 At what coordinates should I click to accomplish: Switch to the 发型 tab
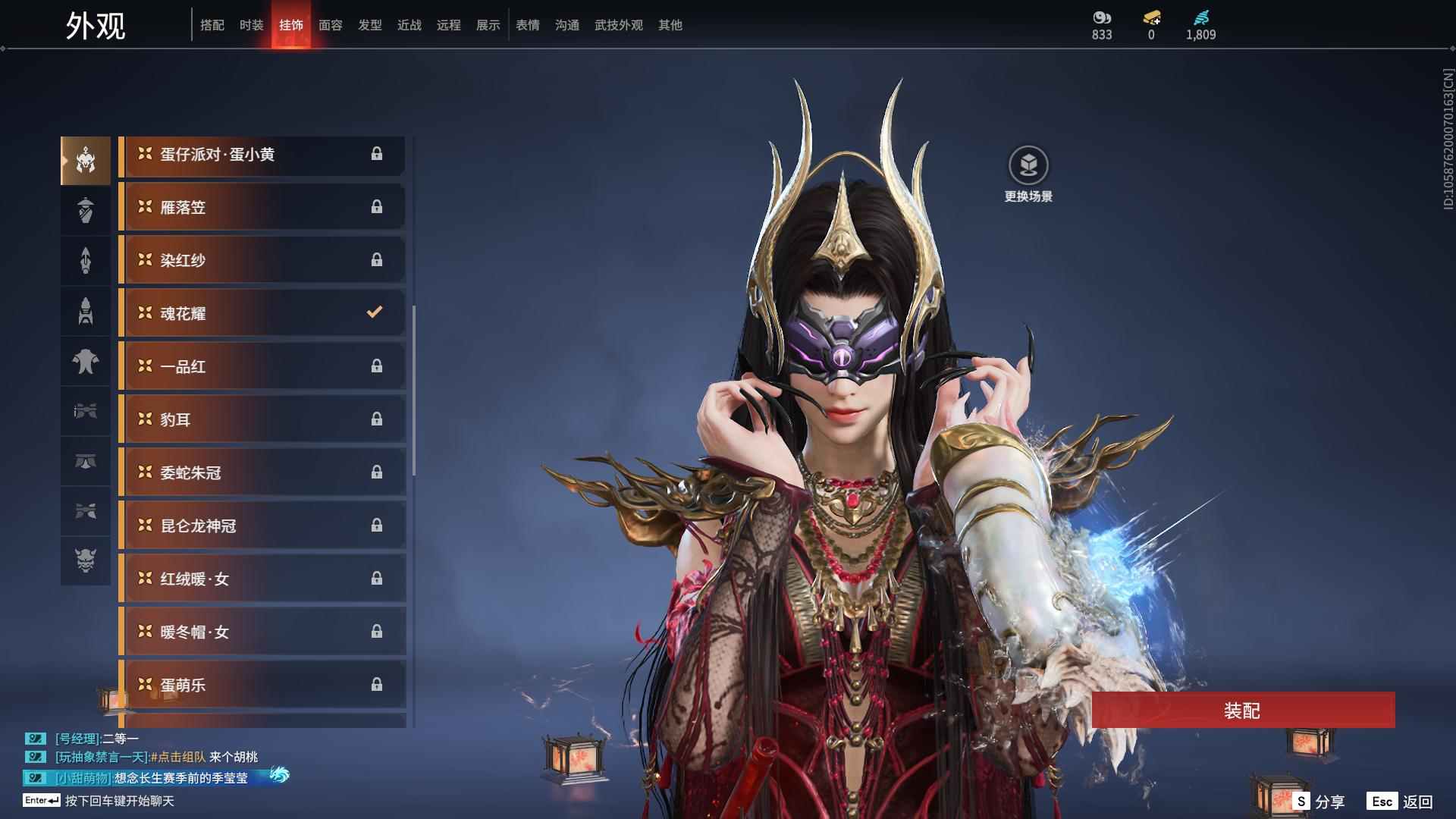point(369,25)
